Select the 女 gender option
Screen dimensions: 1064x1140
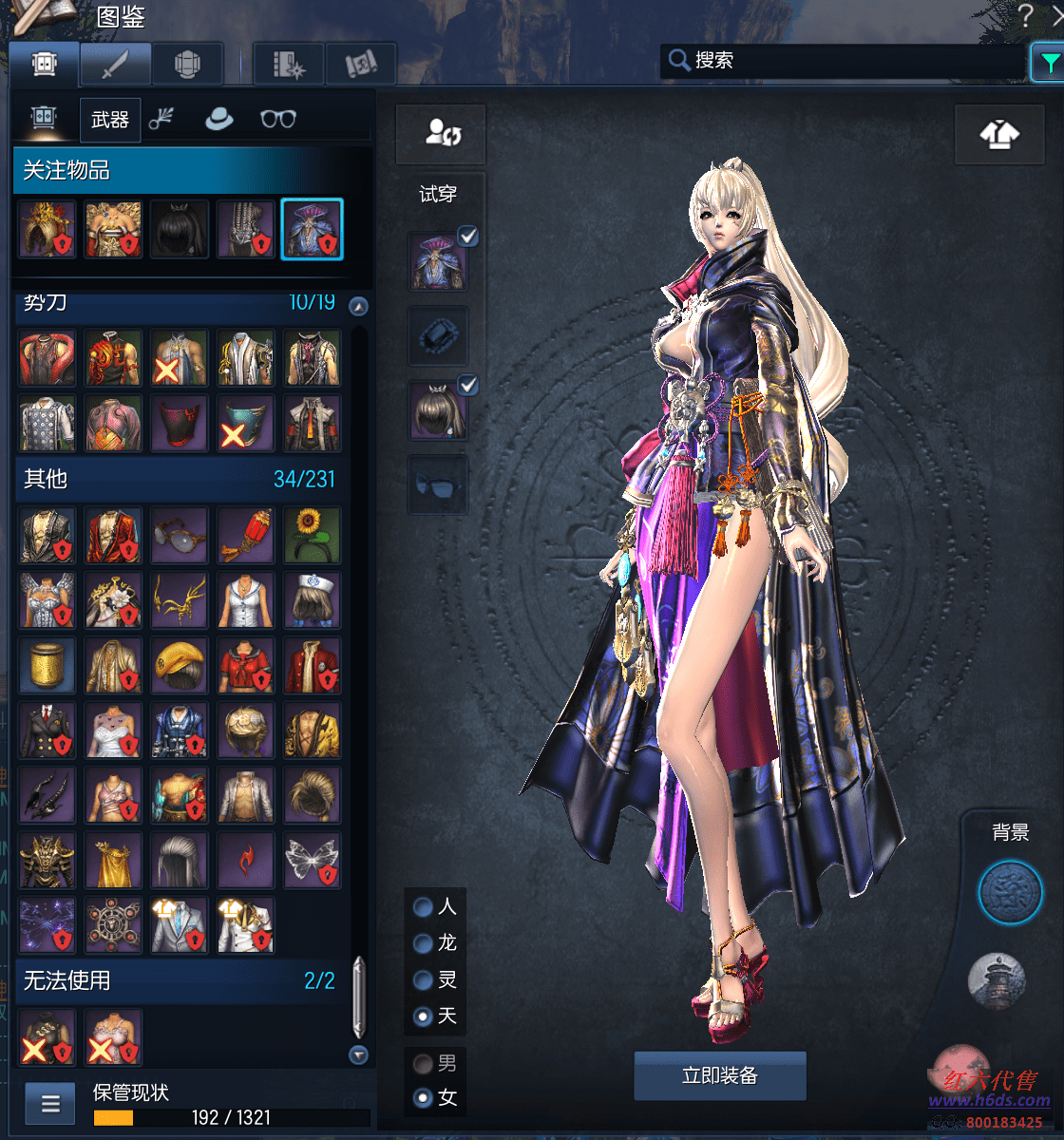click(x=424, y=1099)
